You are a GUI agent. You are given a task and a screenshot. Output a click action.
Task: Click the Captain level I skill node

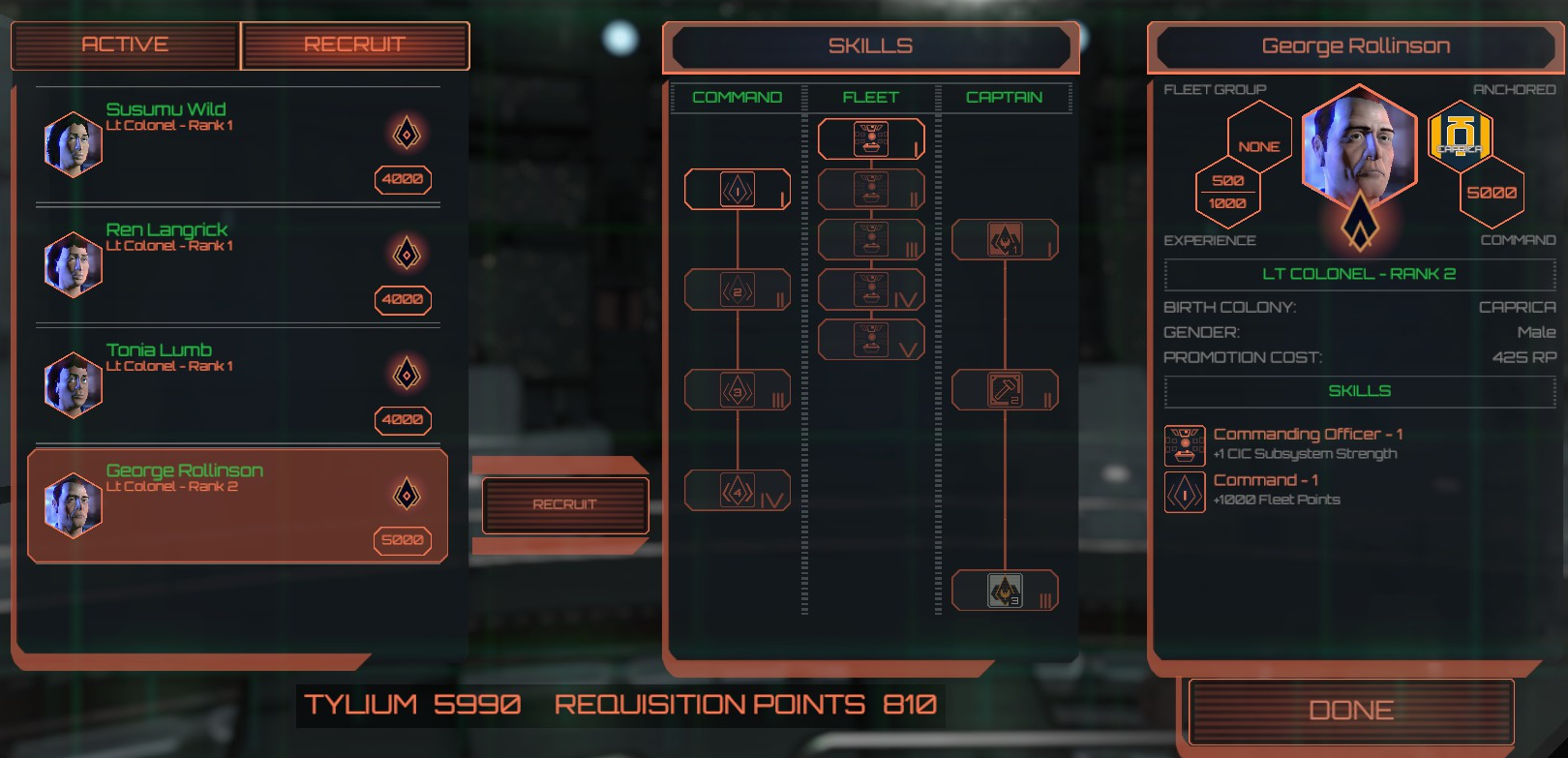[1005, 240]
